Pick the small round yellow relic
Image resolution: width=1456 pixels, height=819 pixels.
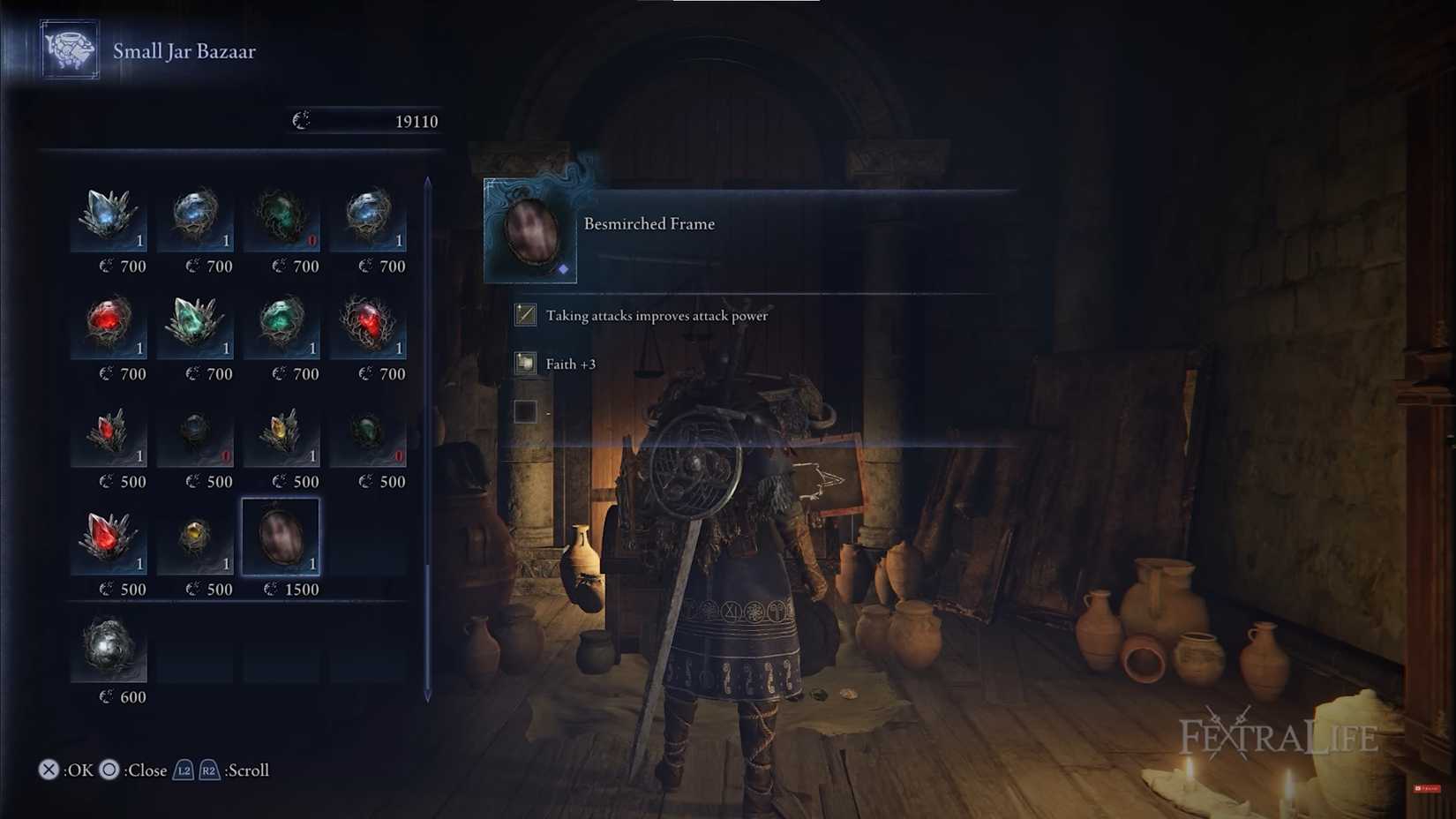click(x=195, y=537)
